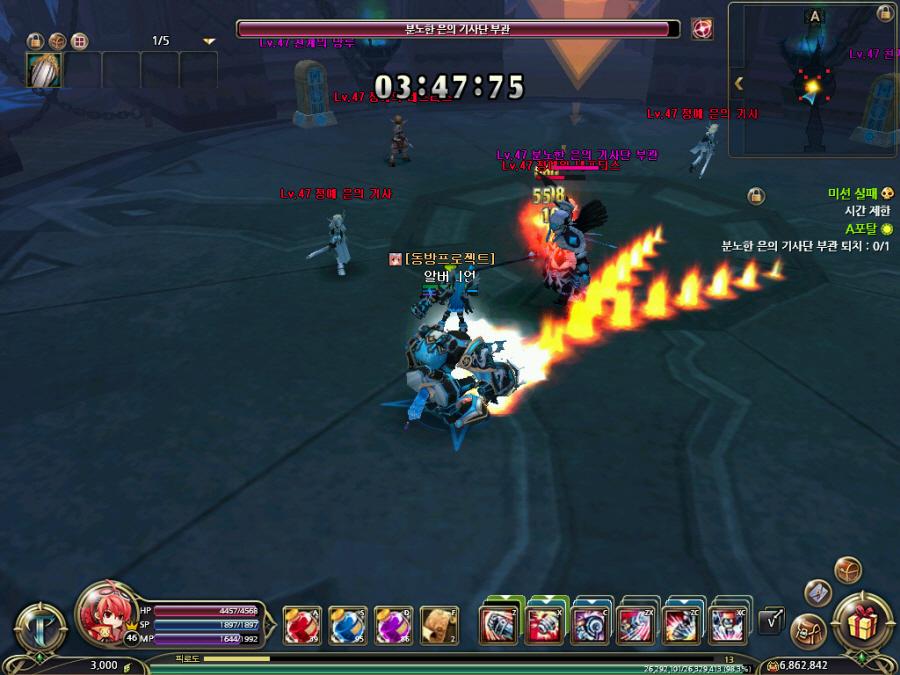Click the round icon between padlock and grid

pos(58,41)
